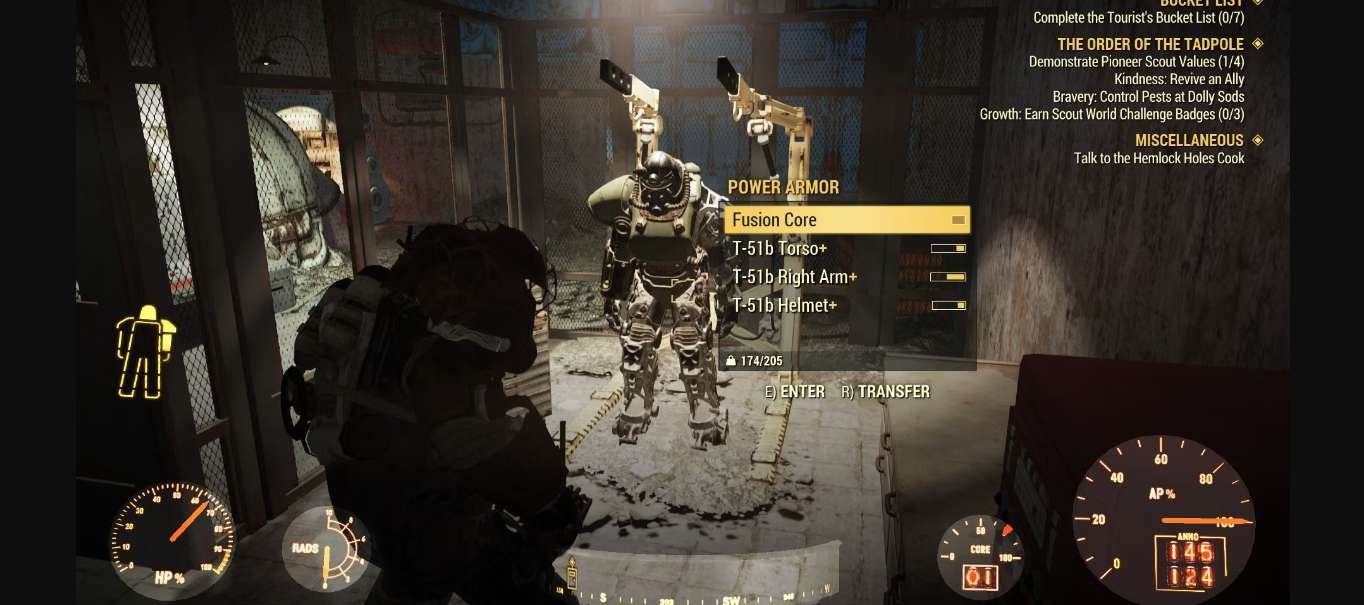Select the Fusion Core entry
1364x605 pixels.
pos(846,220)
